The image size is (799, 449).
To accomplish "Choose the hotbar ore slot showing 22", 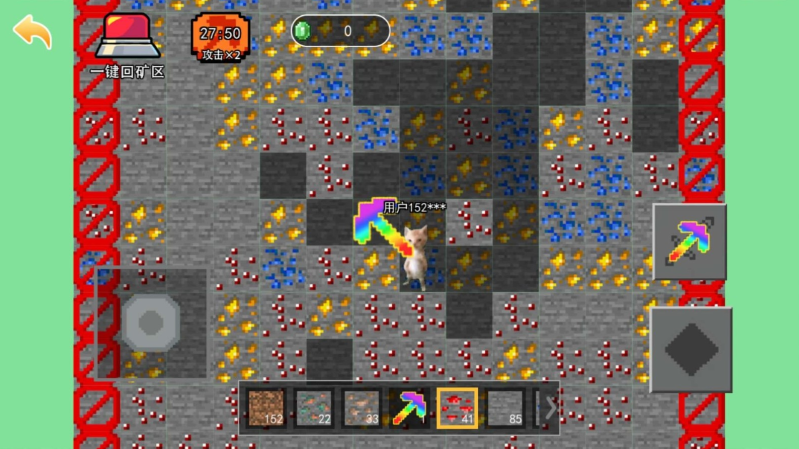I will (313, 407).
